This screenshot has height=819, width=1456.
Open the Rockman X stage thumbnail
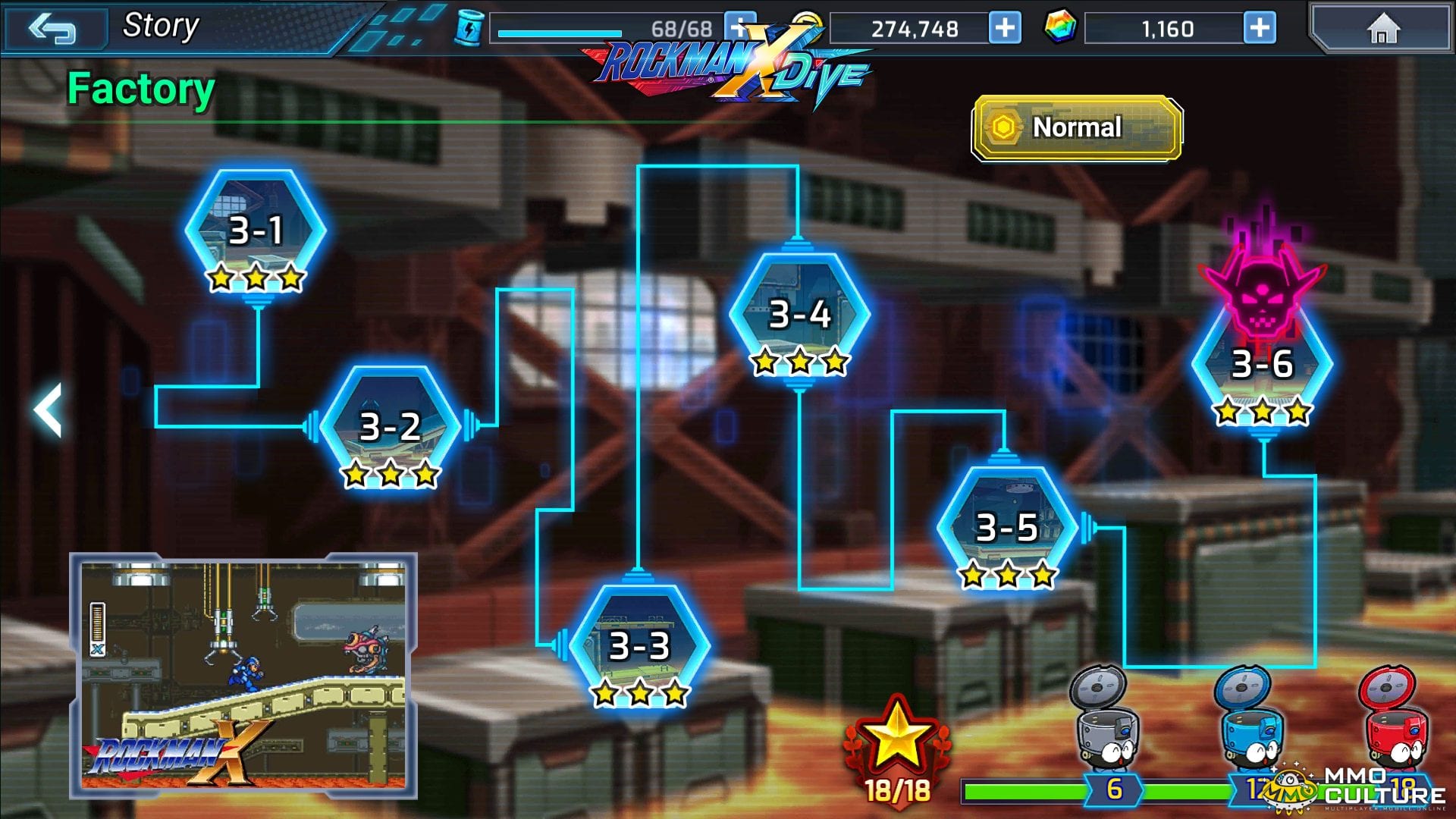pyautogui.click(x=243, y=675)
